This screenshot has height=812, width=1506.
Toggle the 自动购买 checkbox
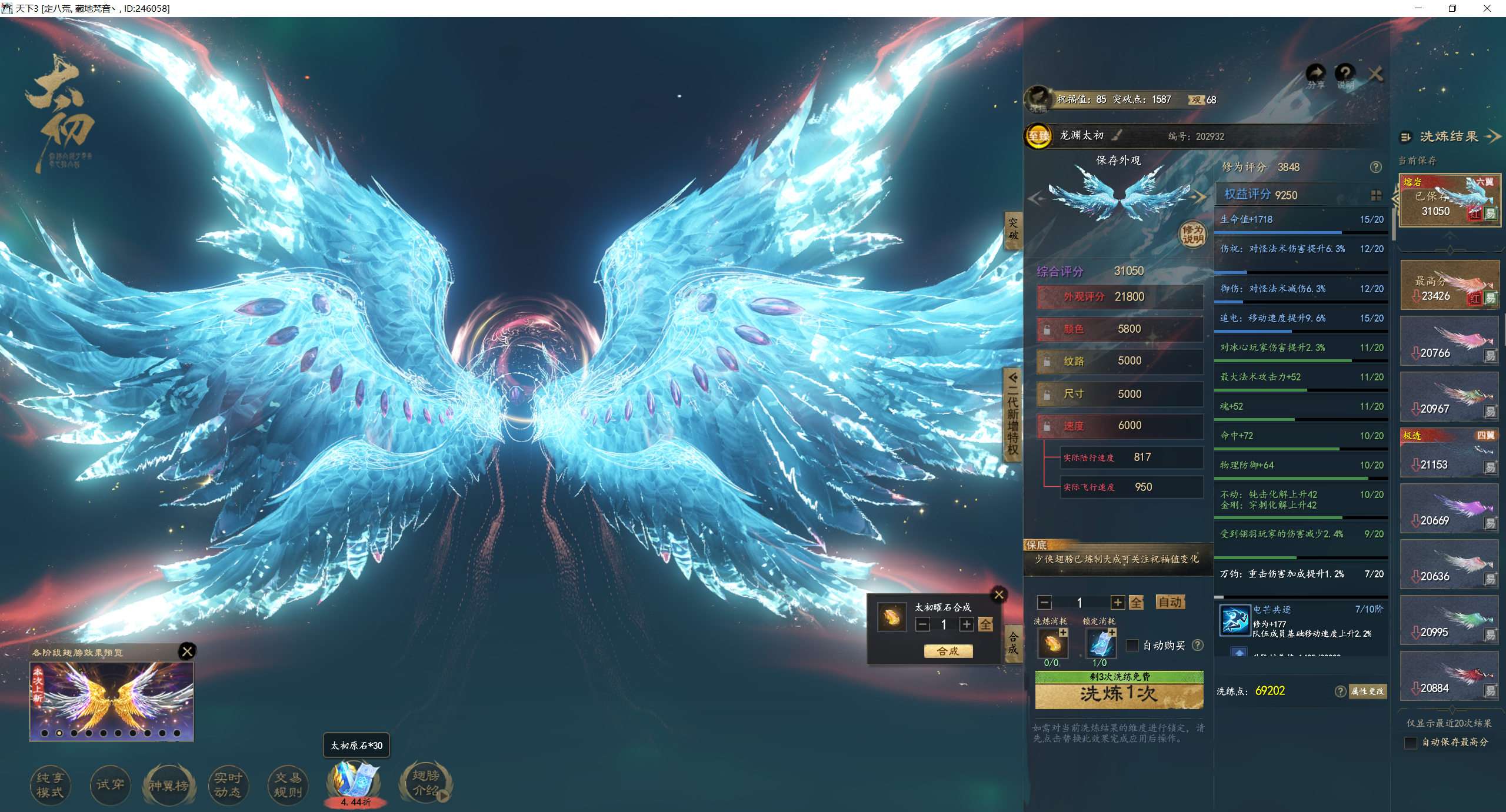(1132, 646)
